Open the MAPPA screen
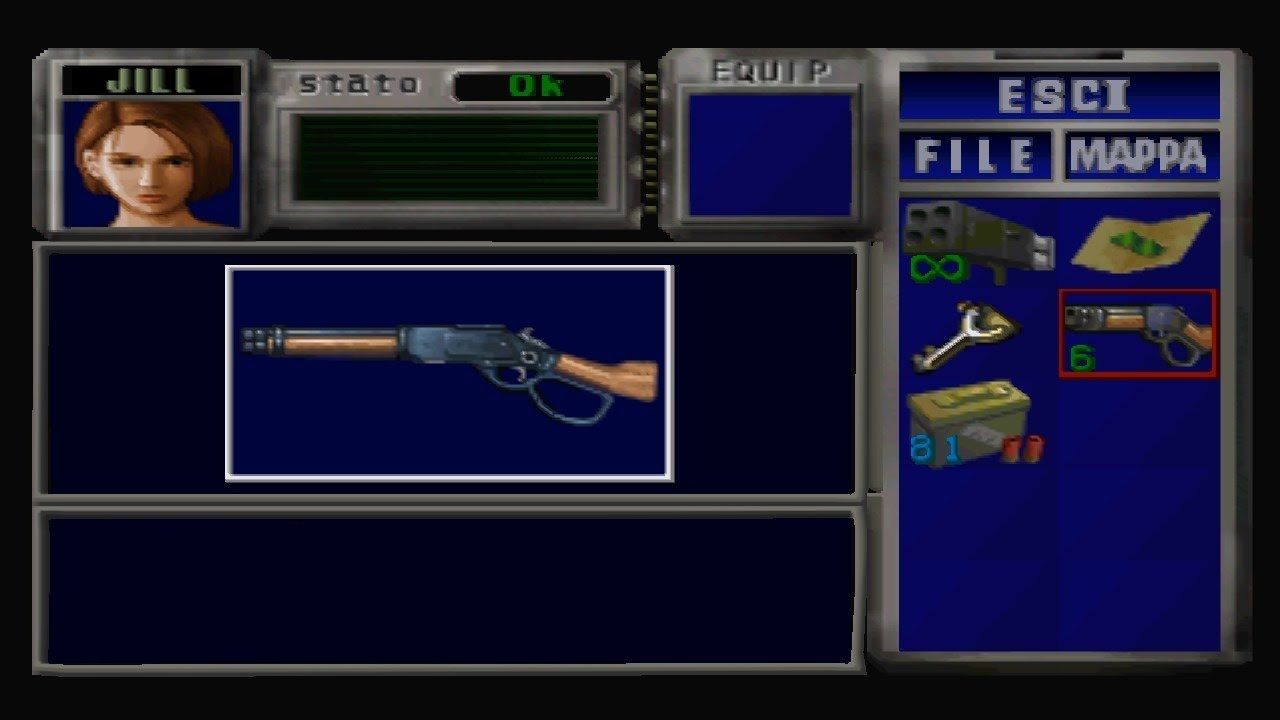Image resolution: width=1280 pixels, height=720 pixels. coord(1140,155)
